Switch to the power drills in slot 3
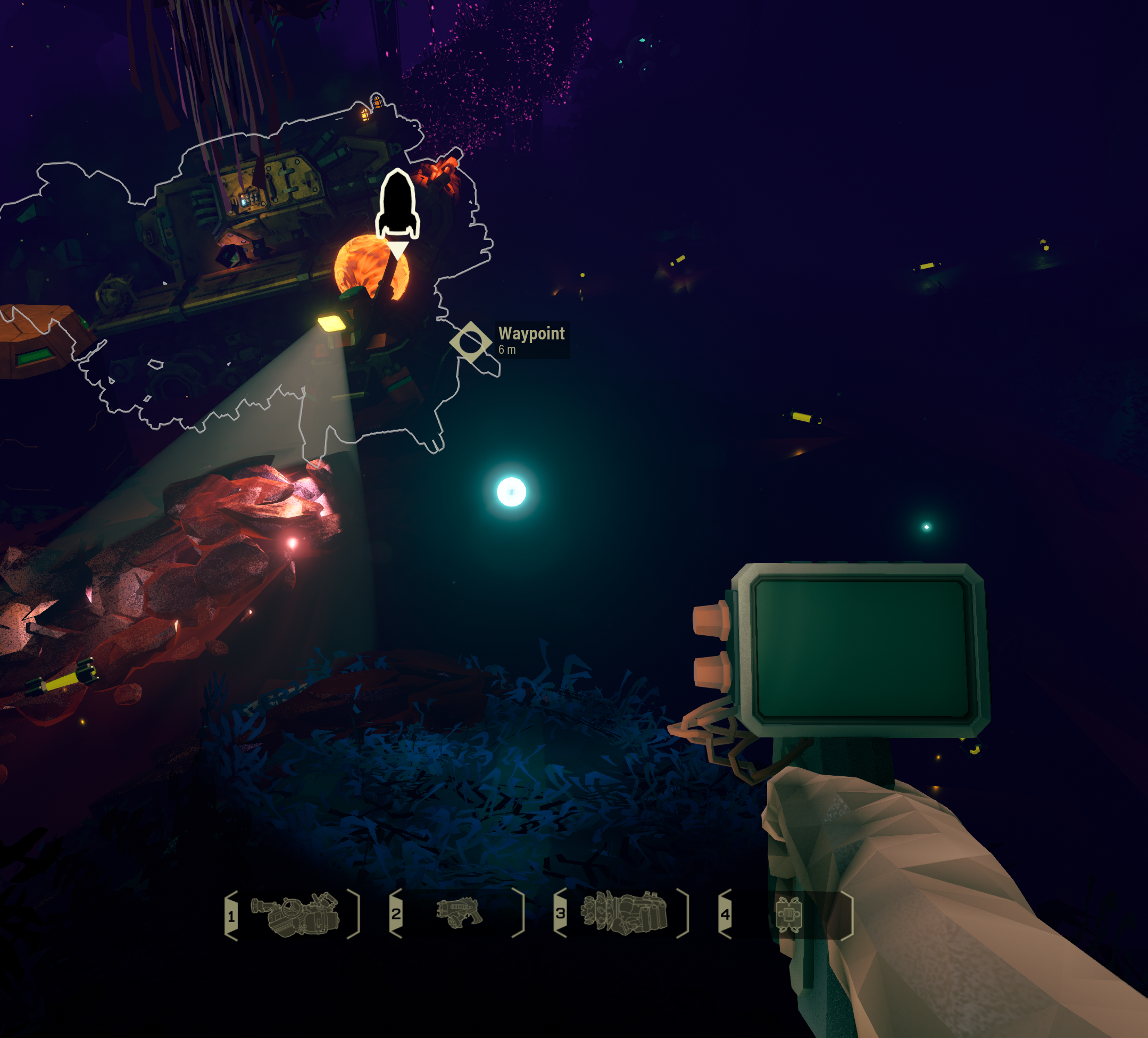Viewport: 1148px width, 1038px height. point(624,913)
